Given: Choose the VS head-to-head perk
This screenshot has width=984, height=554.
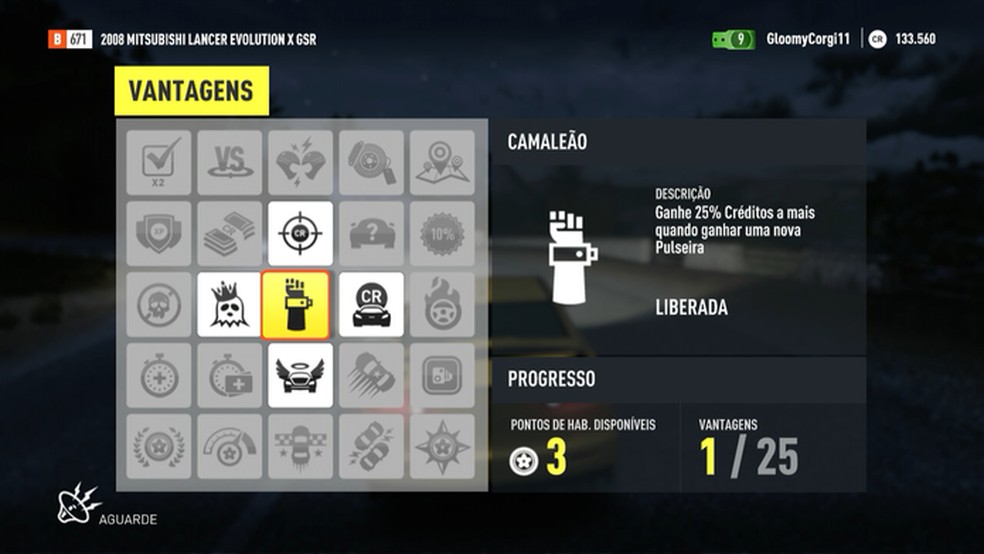Looking at the screenshot, I should 230,162.
